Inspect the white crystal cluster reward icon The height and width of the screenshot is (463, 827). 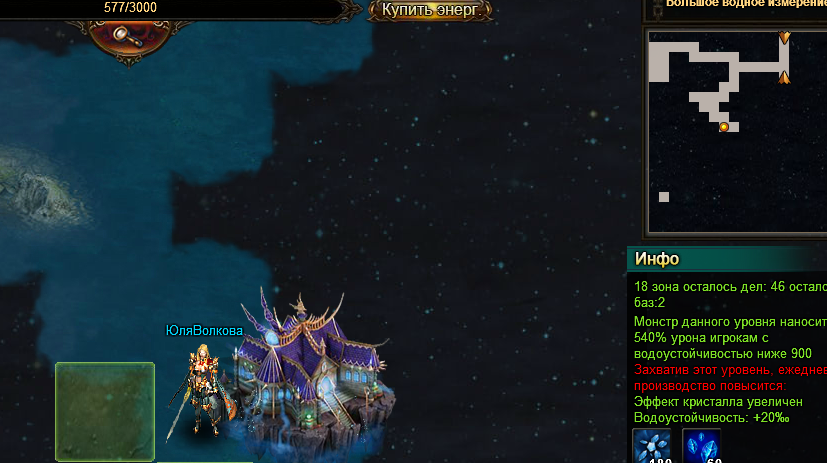click(x=652, y=446)
